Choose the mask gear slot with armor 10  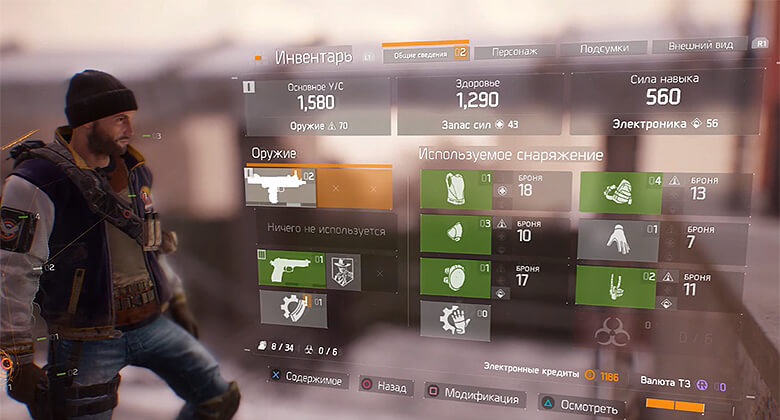(x=454, y=234)
